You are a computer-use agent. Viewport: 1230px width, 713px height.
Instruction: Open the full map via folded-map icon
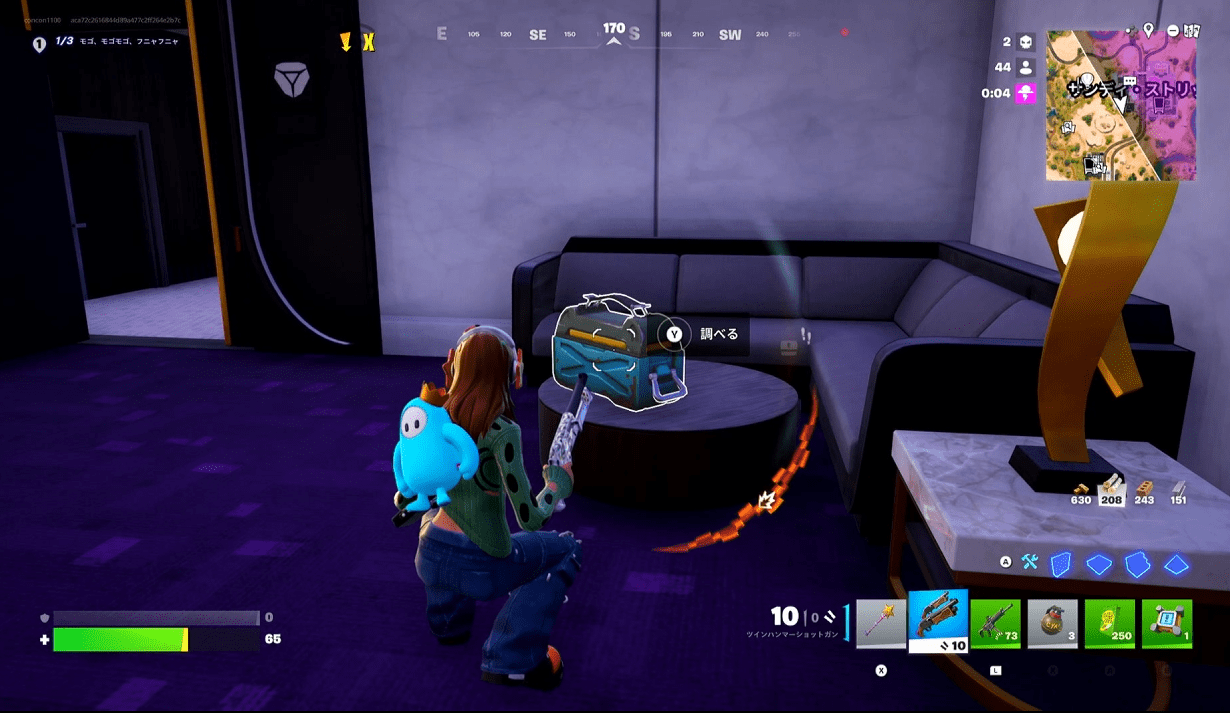pyautogui.click(x=1192, y=30)
